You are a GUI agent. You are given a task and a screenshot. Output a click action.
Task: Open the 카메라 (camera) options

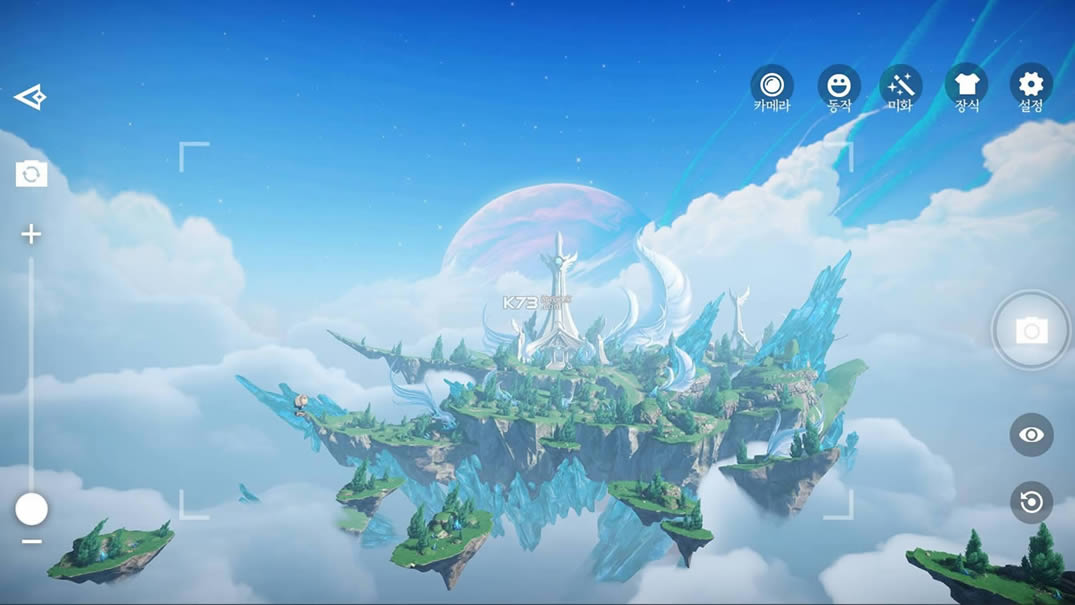[772, 86]
